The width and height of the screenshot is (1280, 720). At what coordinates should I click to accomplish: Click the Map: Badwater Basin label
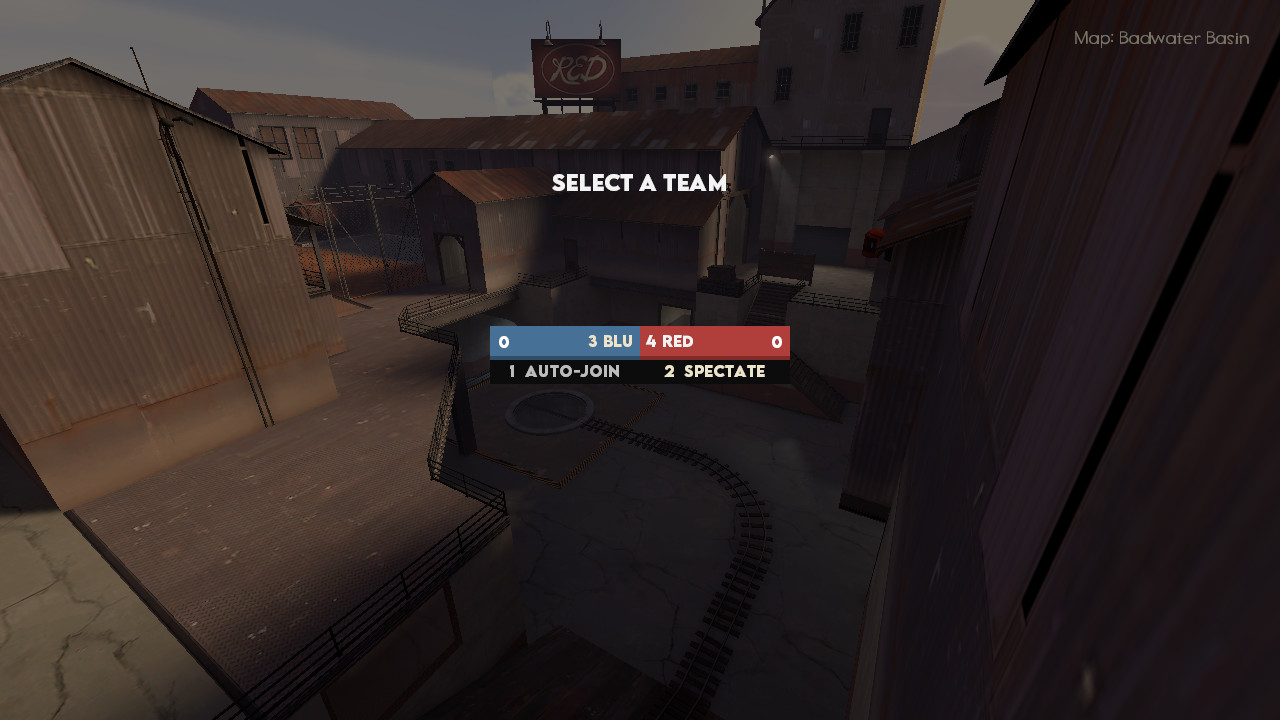[1160, 38]
